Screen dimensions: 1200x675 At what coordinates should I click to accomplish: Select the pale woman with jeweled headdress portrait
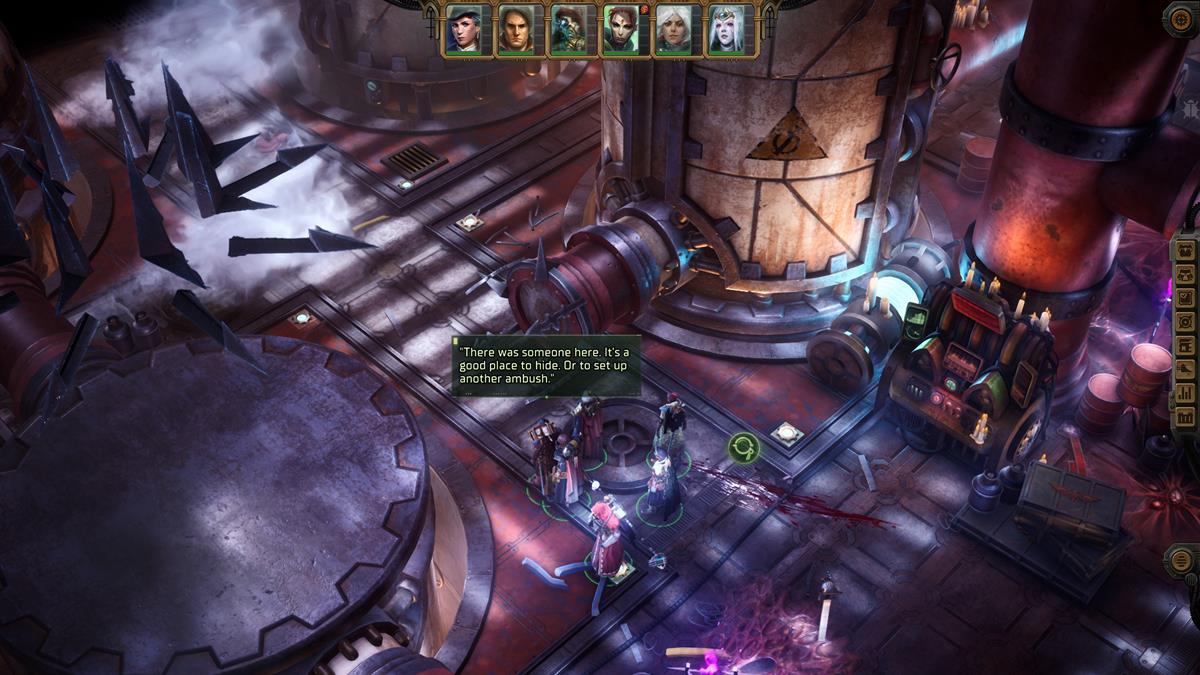click(731, 30)
